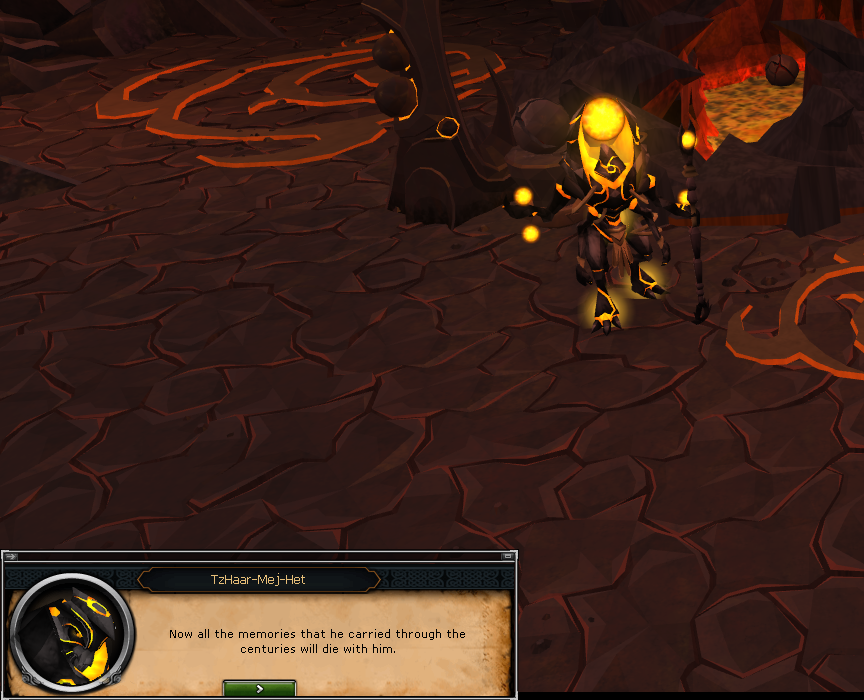864x700 pixels.
Task: Click the arrow button at the dialogue box's top-left corner
Action: [x=10, y=556]
